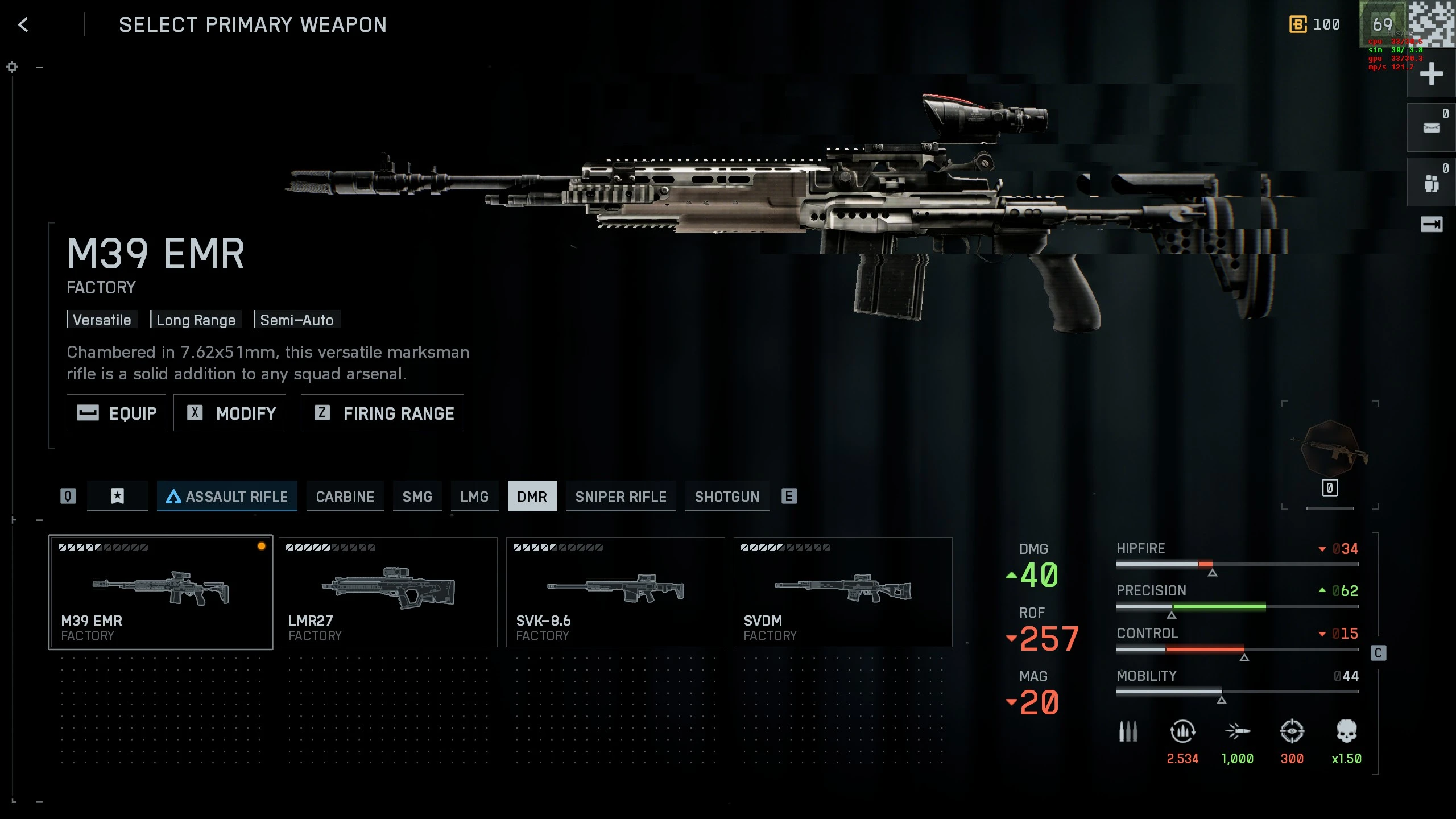1456x819 pixels.
Task: Open the Carbine category
Action: tap(345, 497)
